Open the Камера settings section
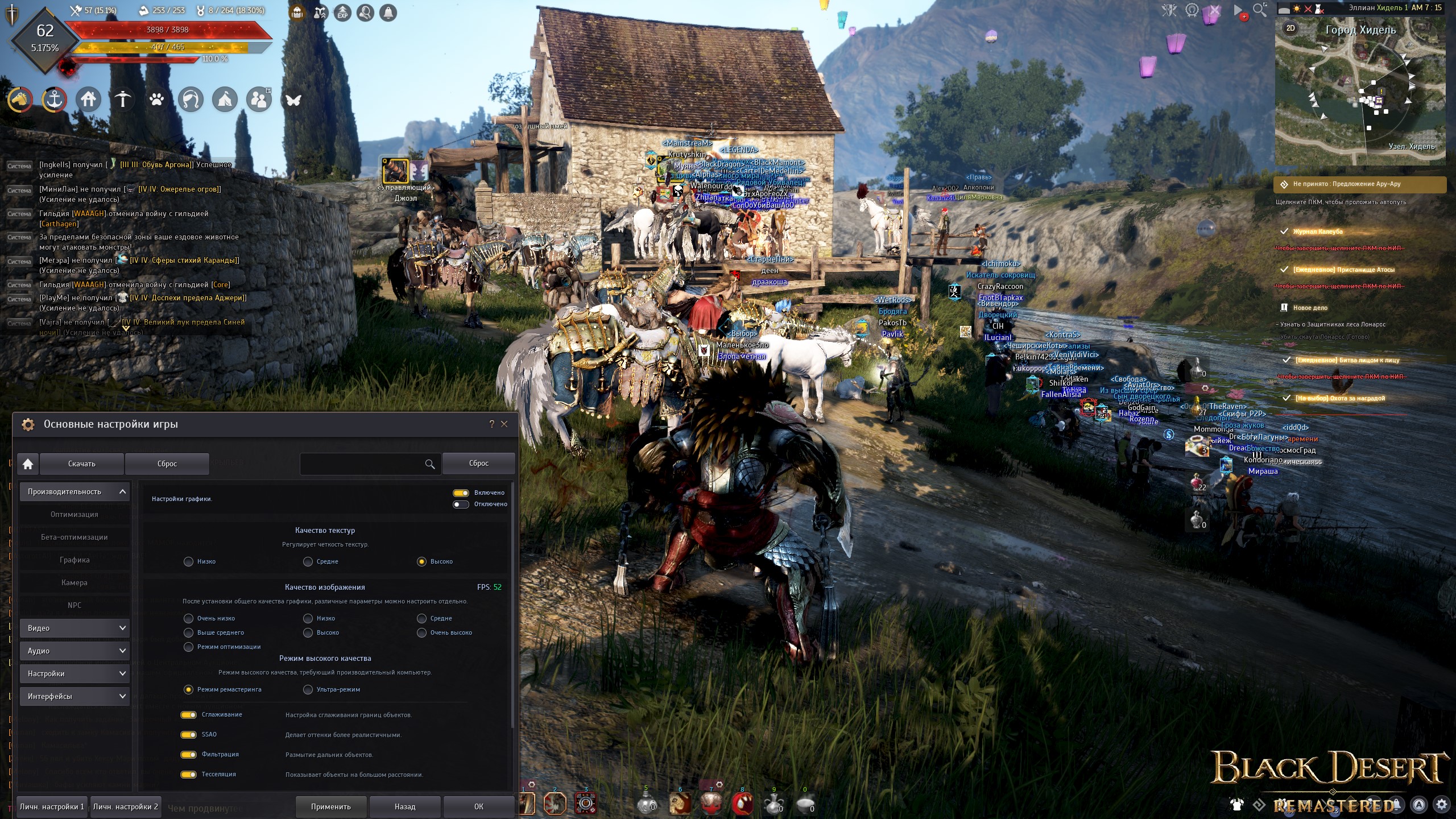 pos(75,583)
